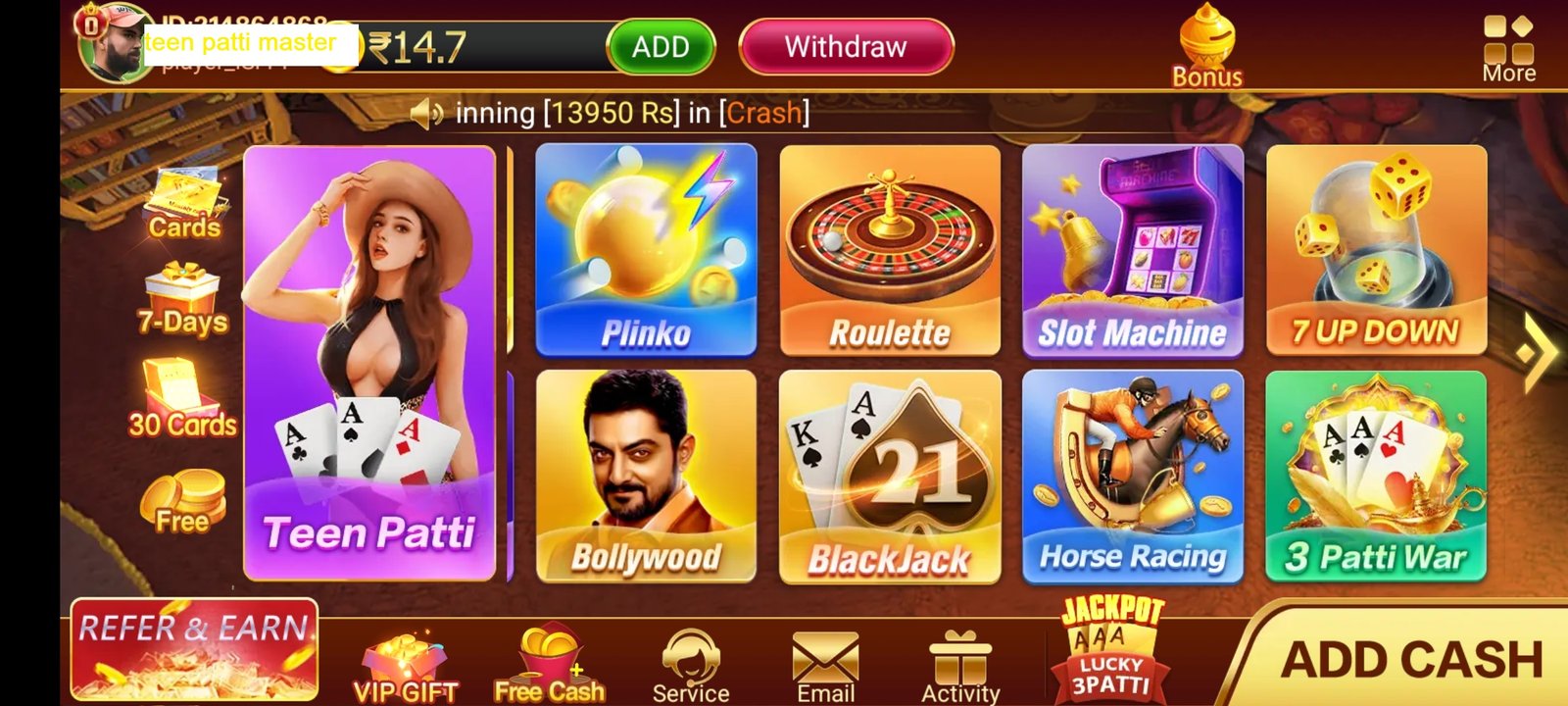The height and width of the screenshot is (706, 1568).
Task: Open the Free Cash icon
Action: [x=549, y=655]
